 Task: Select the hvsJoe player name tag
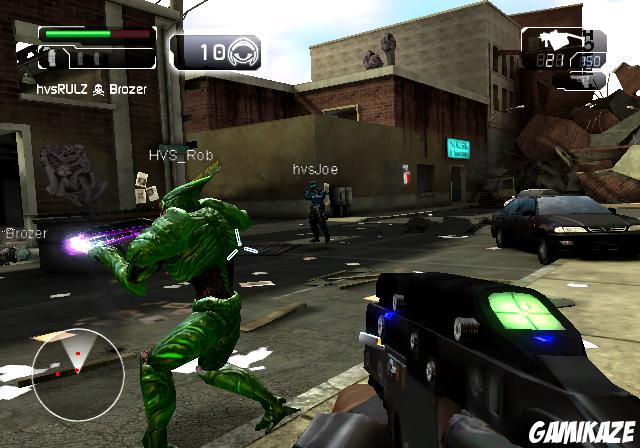[x=315, y=170]
